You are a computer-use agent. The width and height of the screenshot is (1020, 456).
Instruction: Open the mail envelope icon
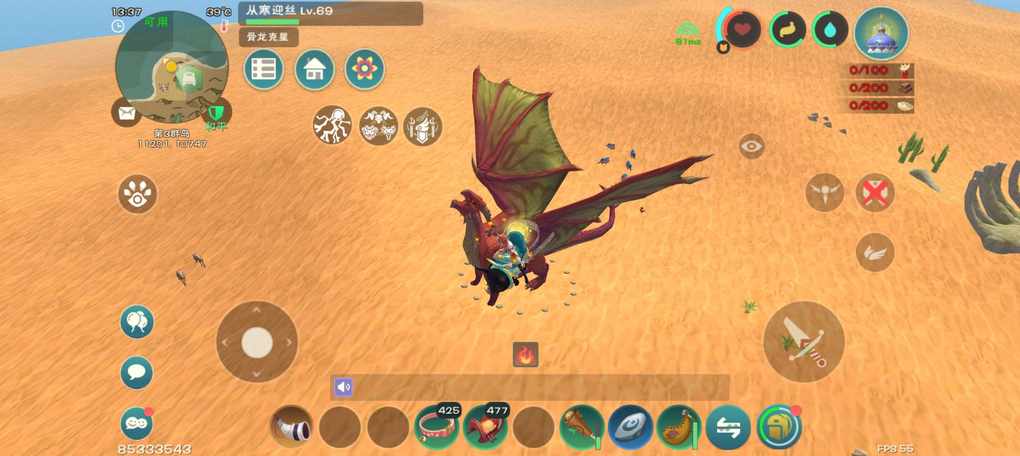click(x=126, y=113)
